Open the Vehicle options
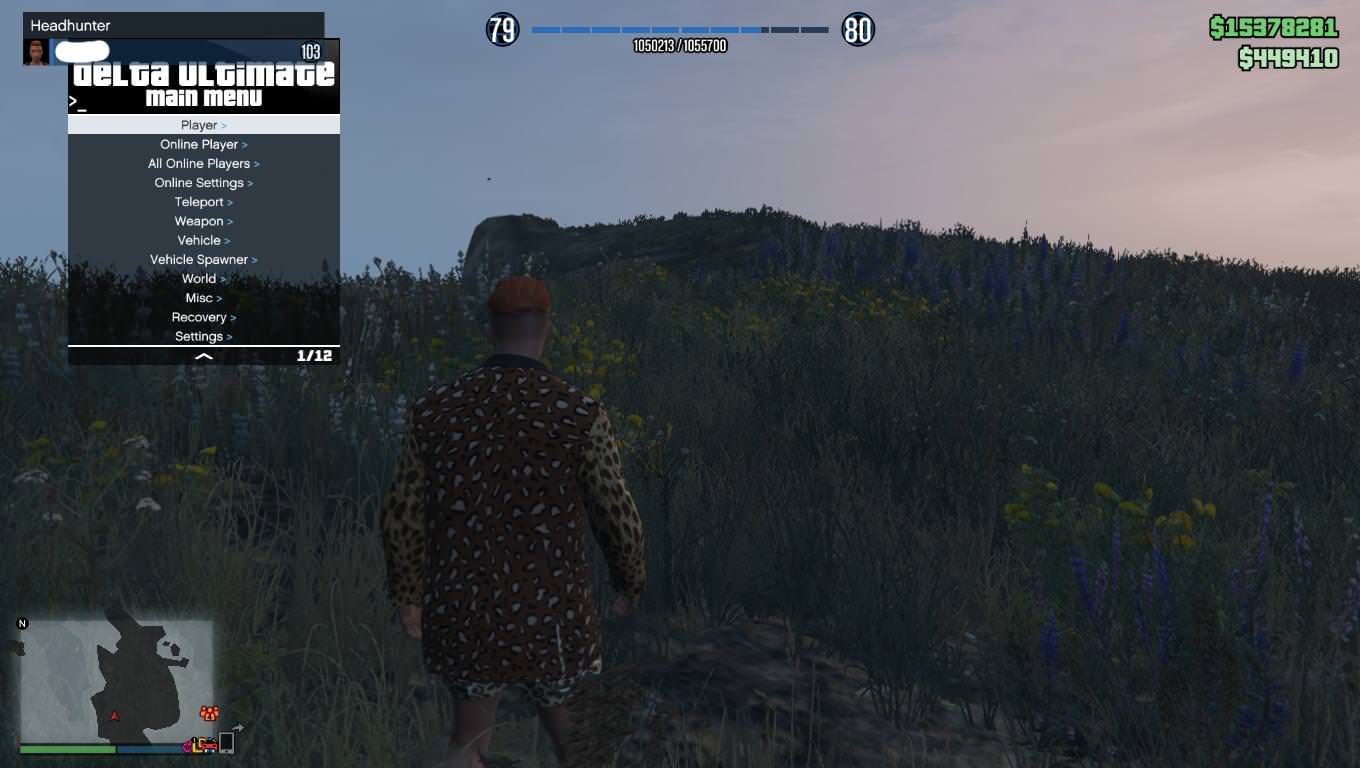 coord(203,240)
